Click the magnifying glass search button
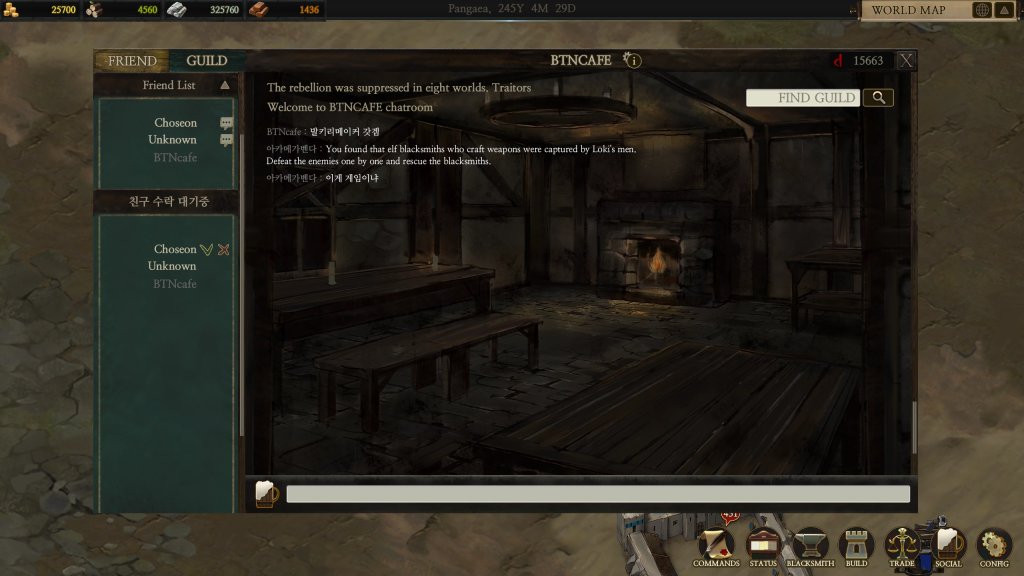The image size is (1024, 576). pyautogui.click(x=878, y=97)
